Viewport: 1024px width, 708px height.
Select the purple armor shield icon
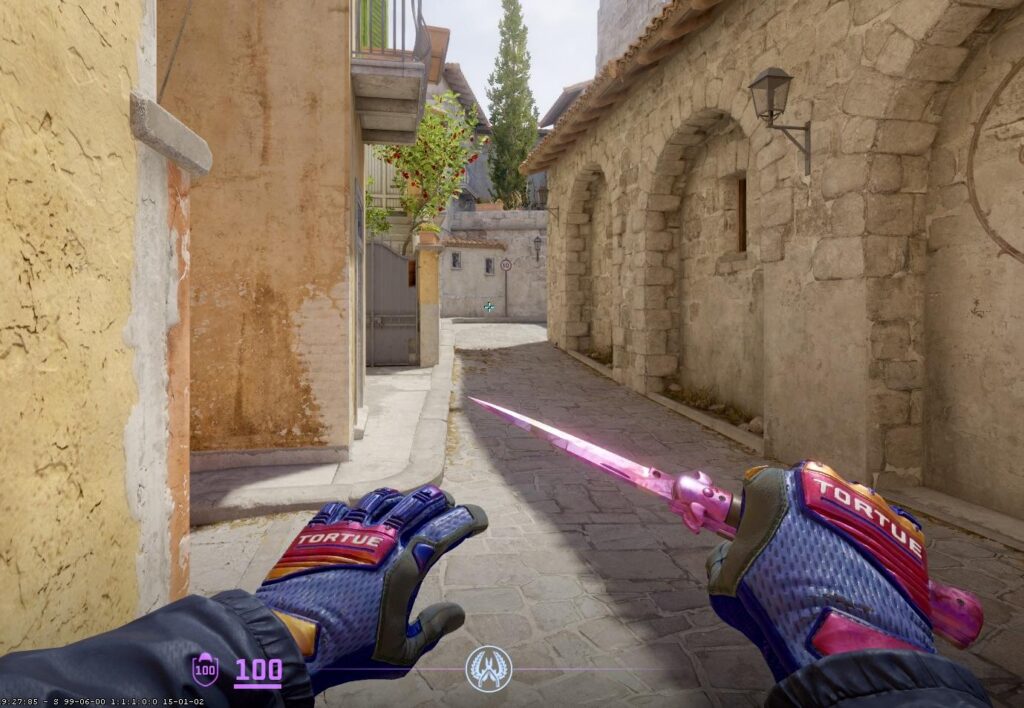tap(206, 669)
